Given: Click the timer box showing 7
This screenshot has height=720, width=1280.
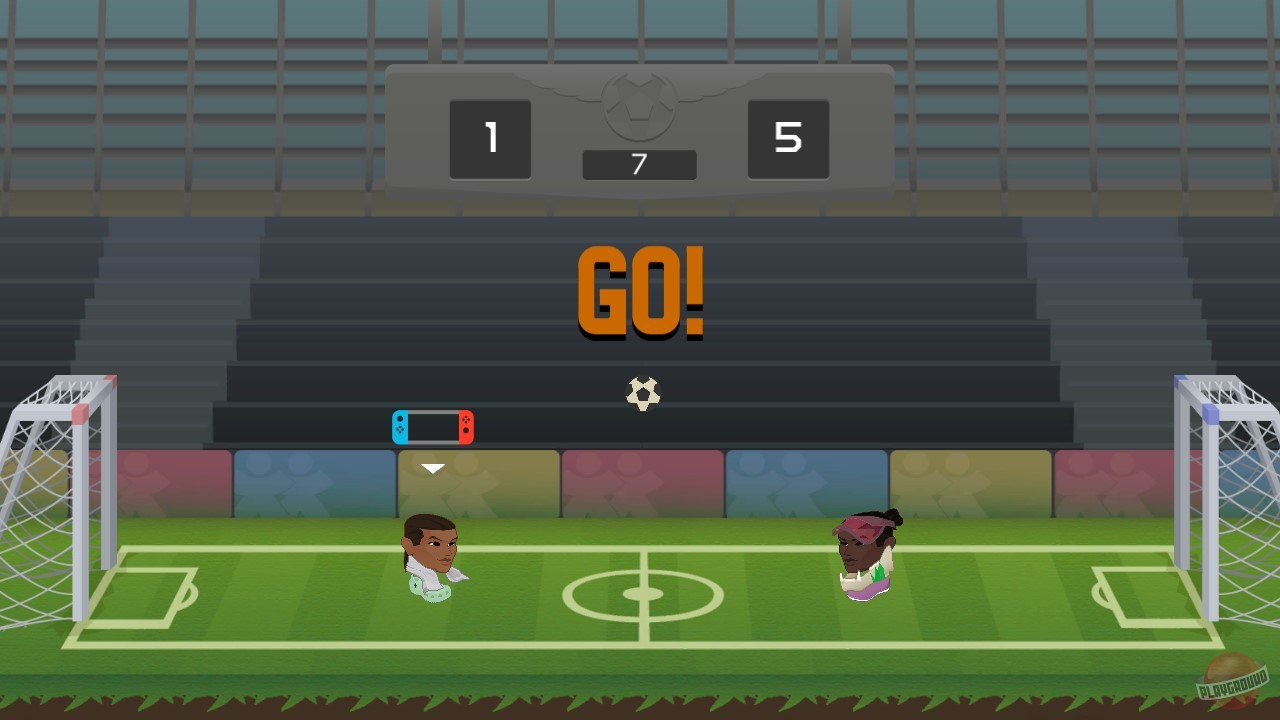Looking at the screenshot, I should 639,164.
